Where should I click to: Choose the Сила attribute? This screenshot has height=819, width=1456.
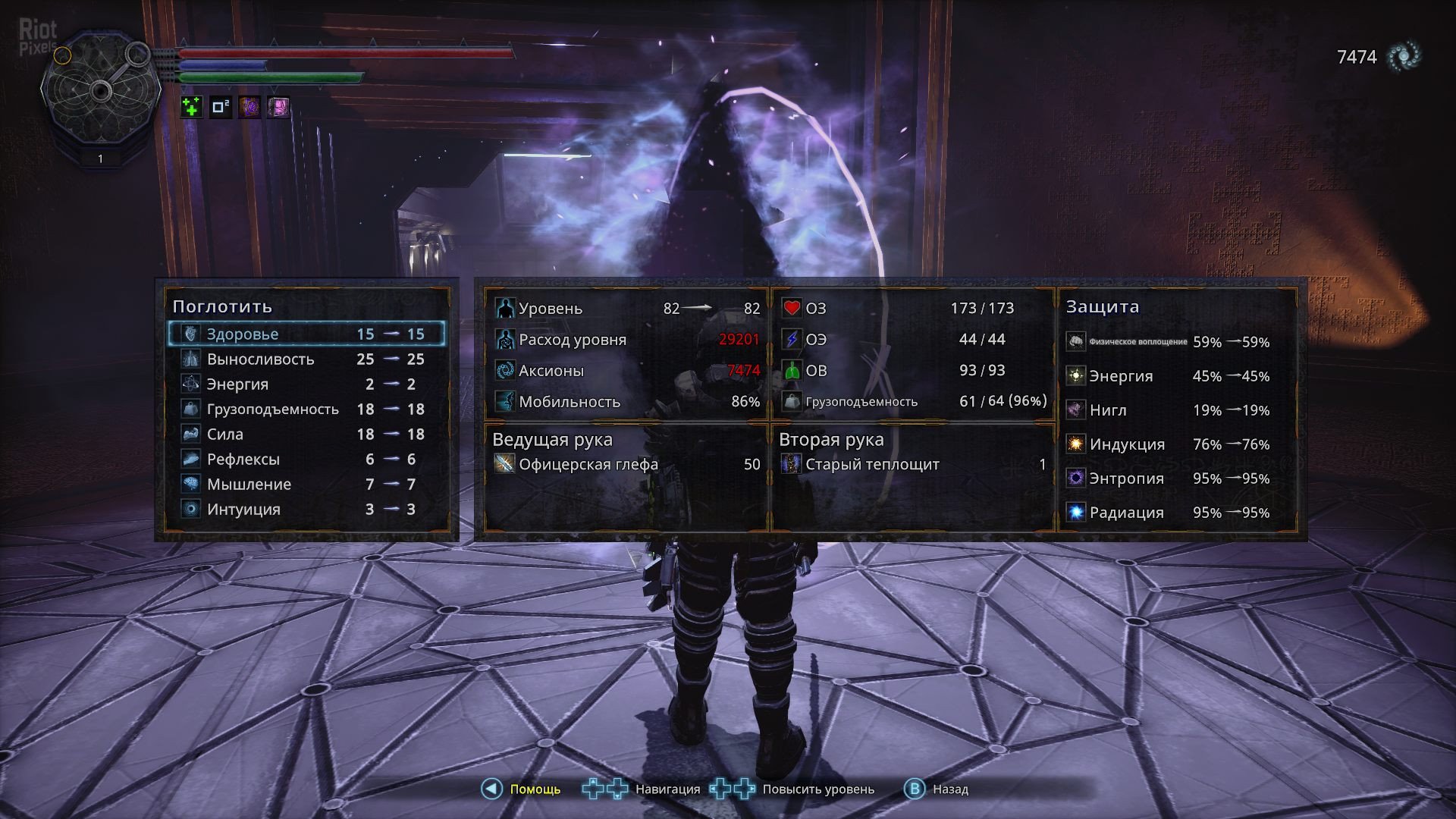pyautogui.click(x=306, y=434)
